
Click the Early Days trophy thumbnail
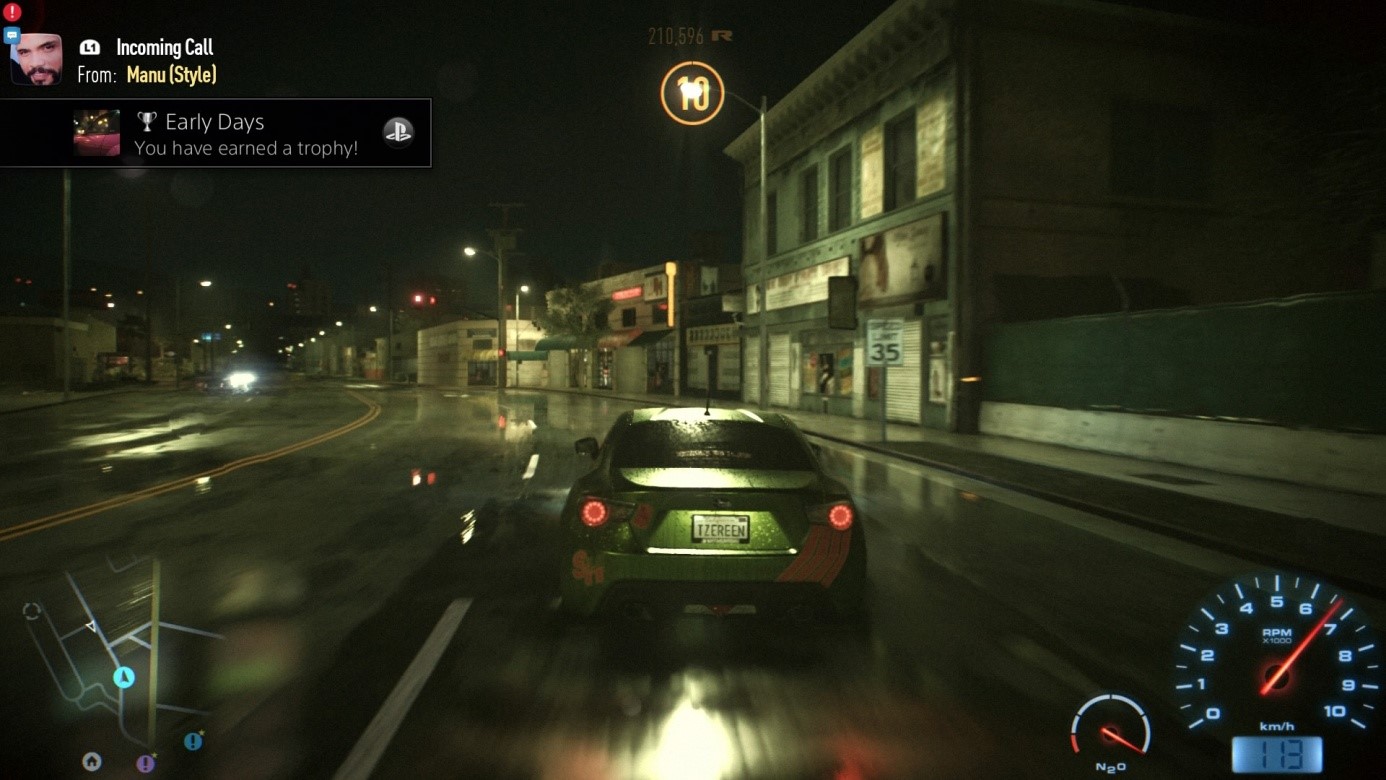click(x=97, y=133)
